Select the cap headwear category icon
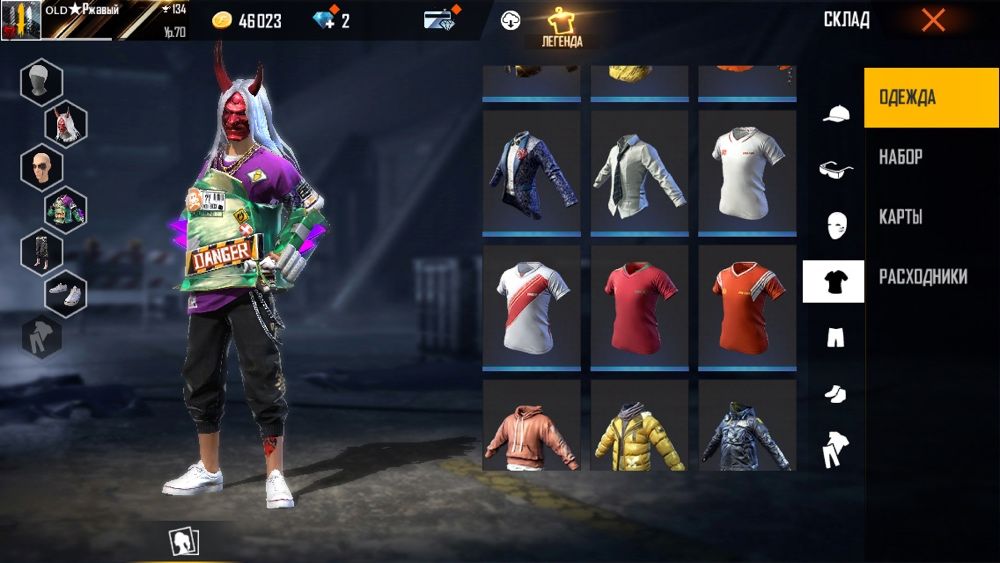1000x563 pixels. click(834, 114)
